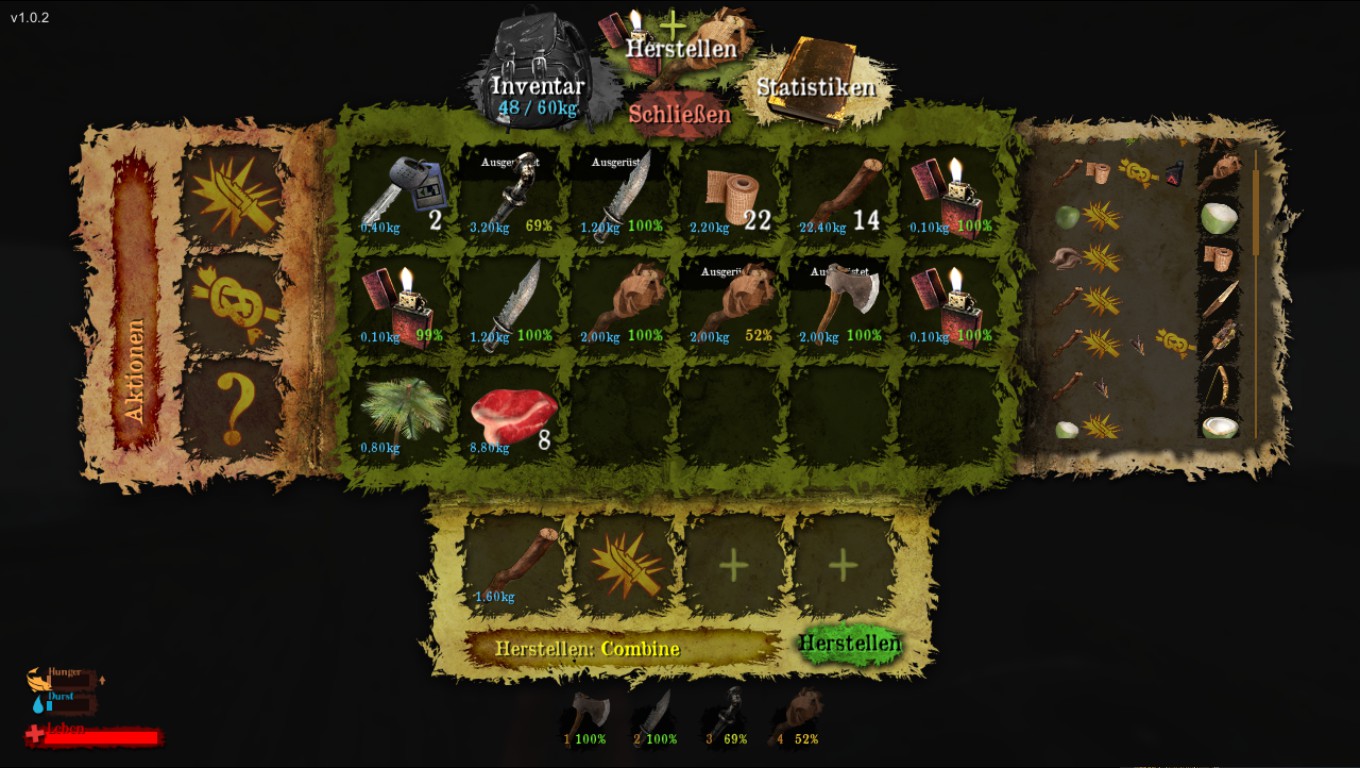This screenshot has width=1360, height=768.
Task: Select the equipped club at 52%
Action: point(730,304)
